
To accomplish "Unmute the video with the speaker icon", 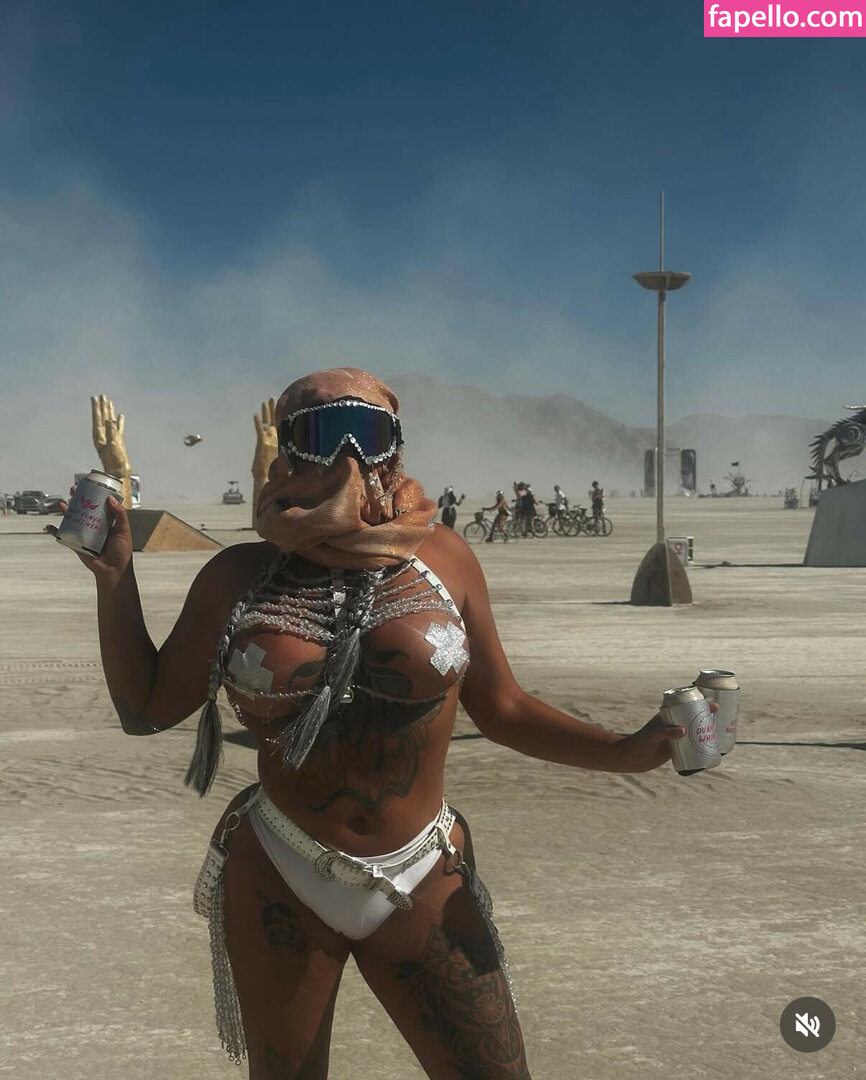I will point(807,1024).
